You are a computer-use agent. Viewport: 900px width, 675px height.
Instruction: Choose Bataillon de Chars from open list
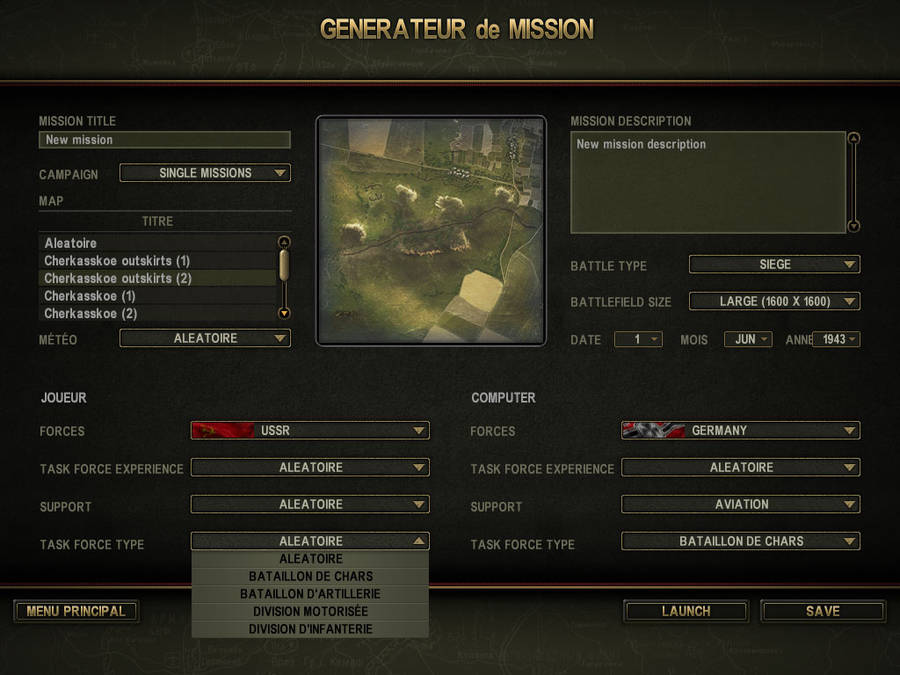[x=310, y=577]
